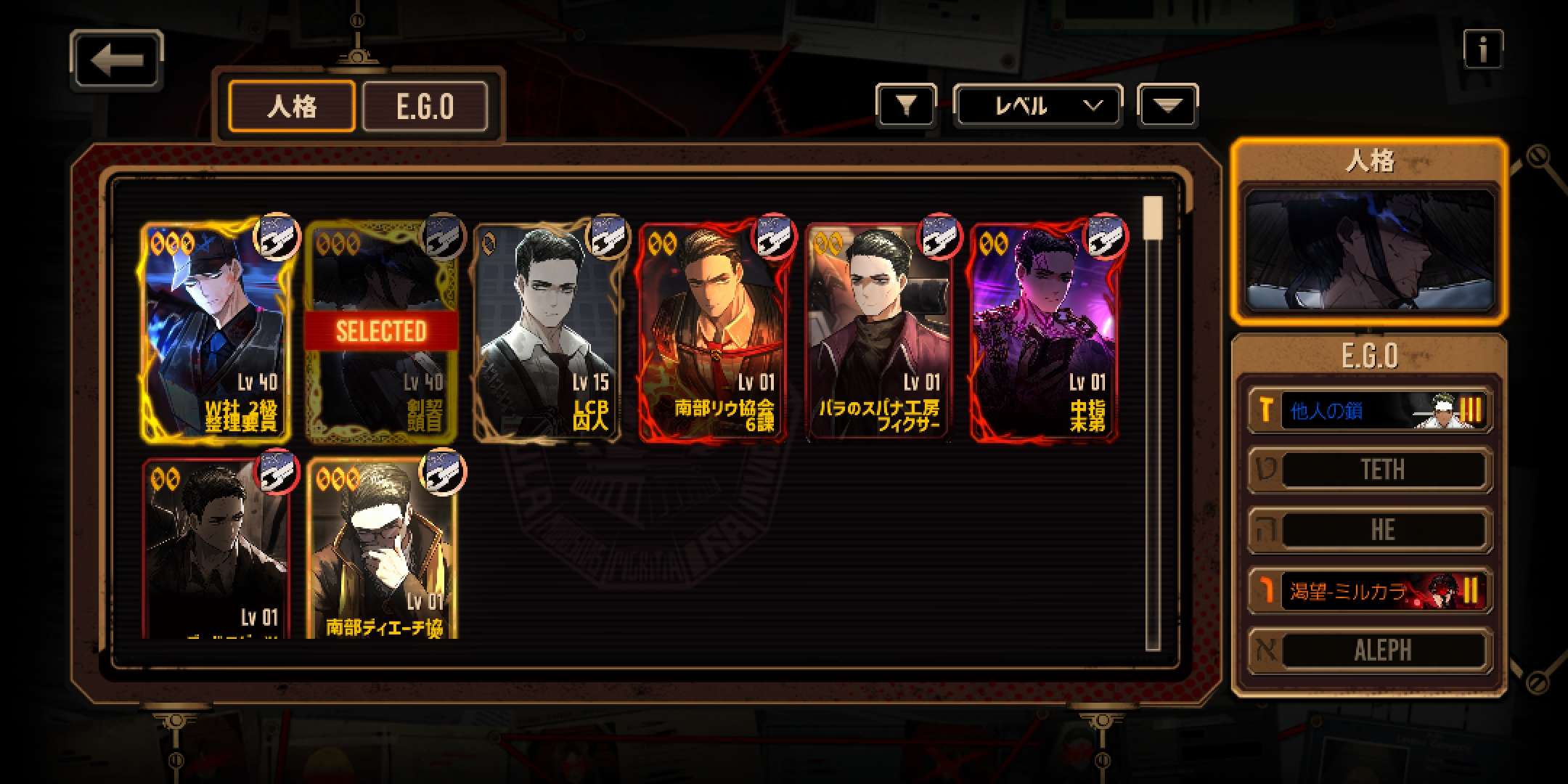
Task: Open the レベル sort dropdown
Action: pos(1037,107)
